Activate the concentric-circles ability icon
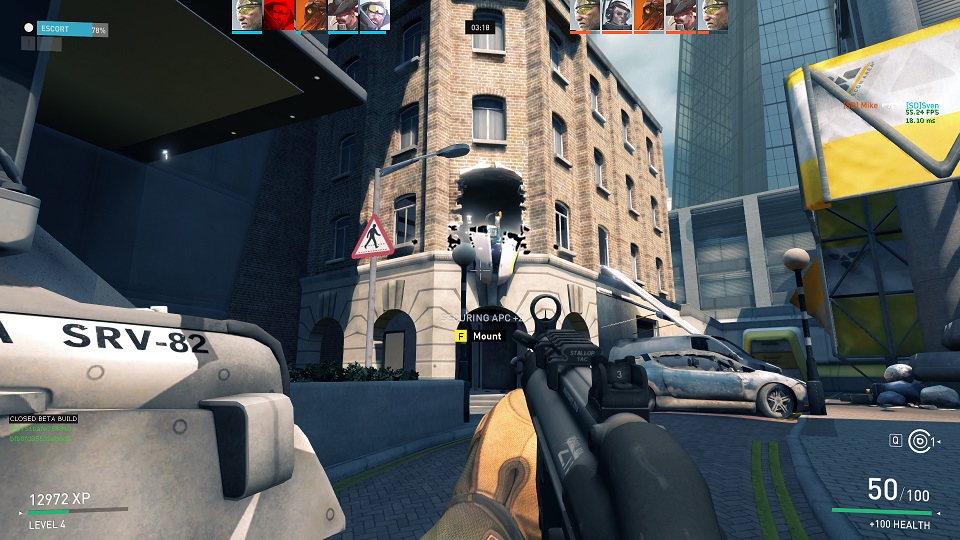Screen dimensions: 960x540 921,441
